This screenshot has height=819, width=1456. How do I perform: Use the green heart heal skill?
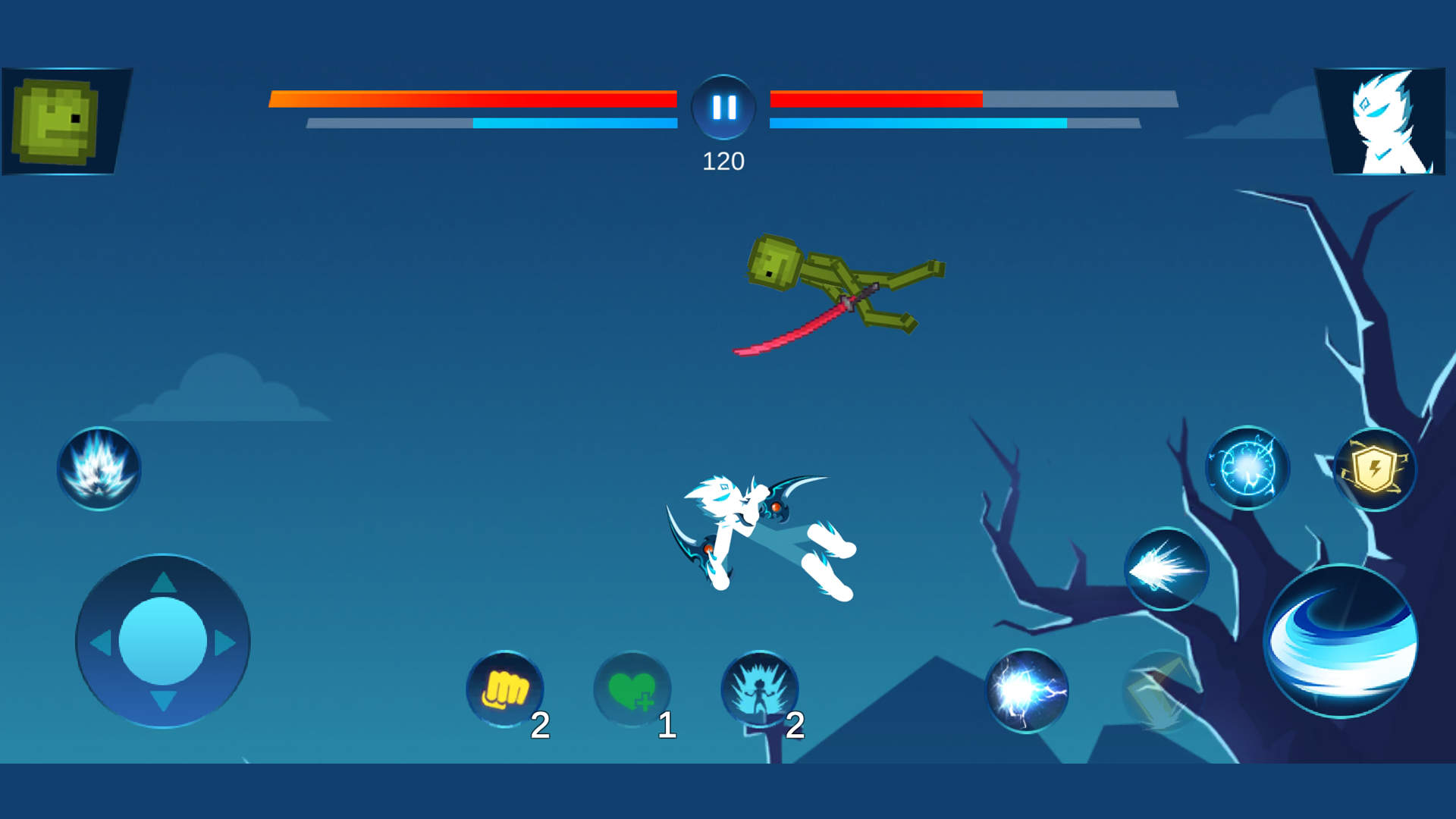tap(633, 690)
